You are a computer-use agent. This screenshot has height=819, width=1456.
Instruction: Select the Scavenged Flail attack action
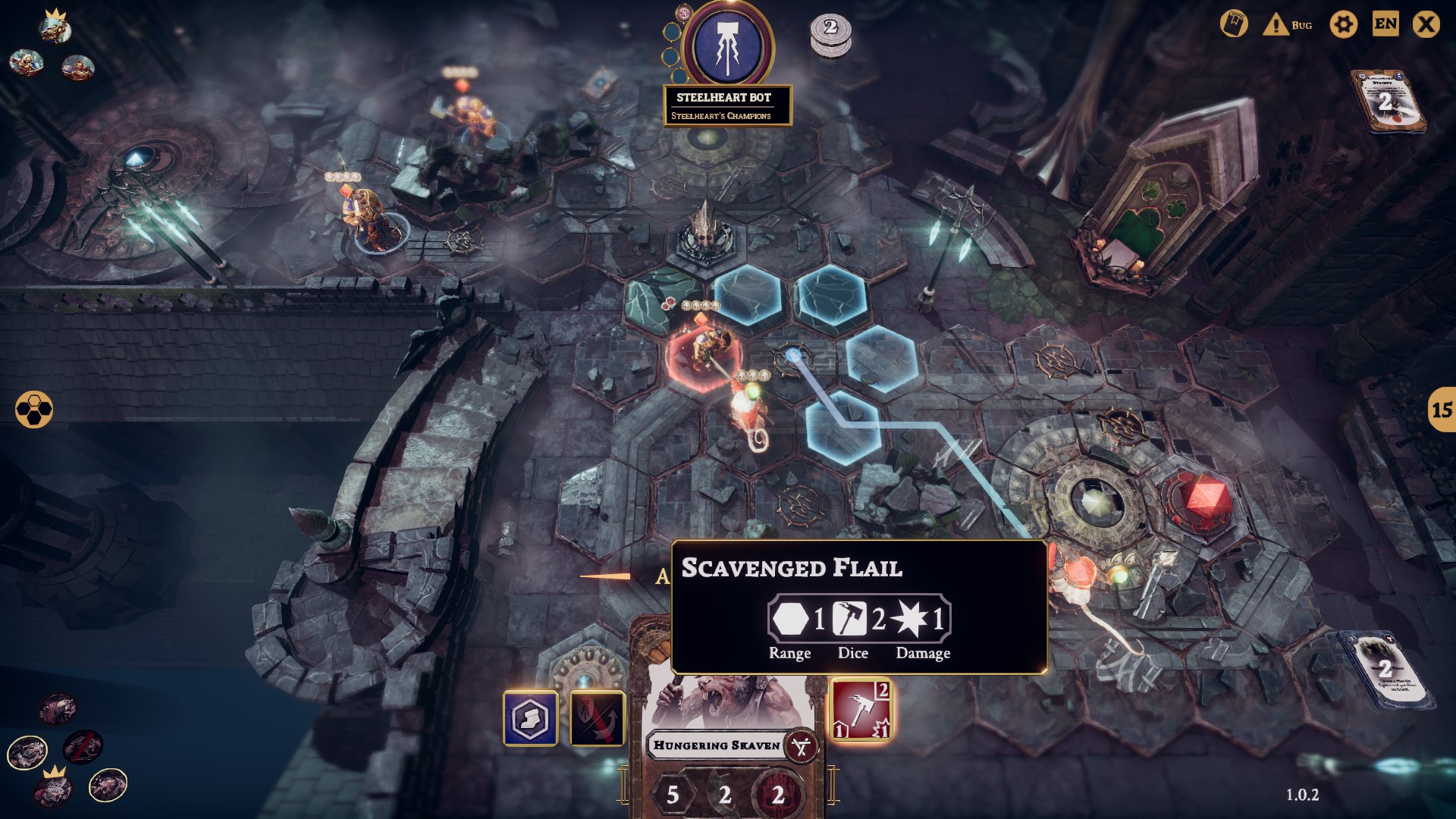pos(861,710)
